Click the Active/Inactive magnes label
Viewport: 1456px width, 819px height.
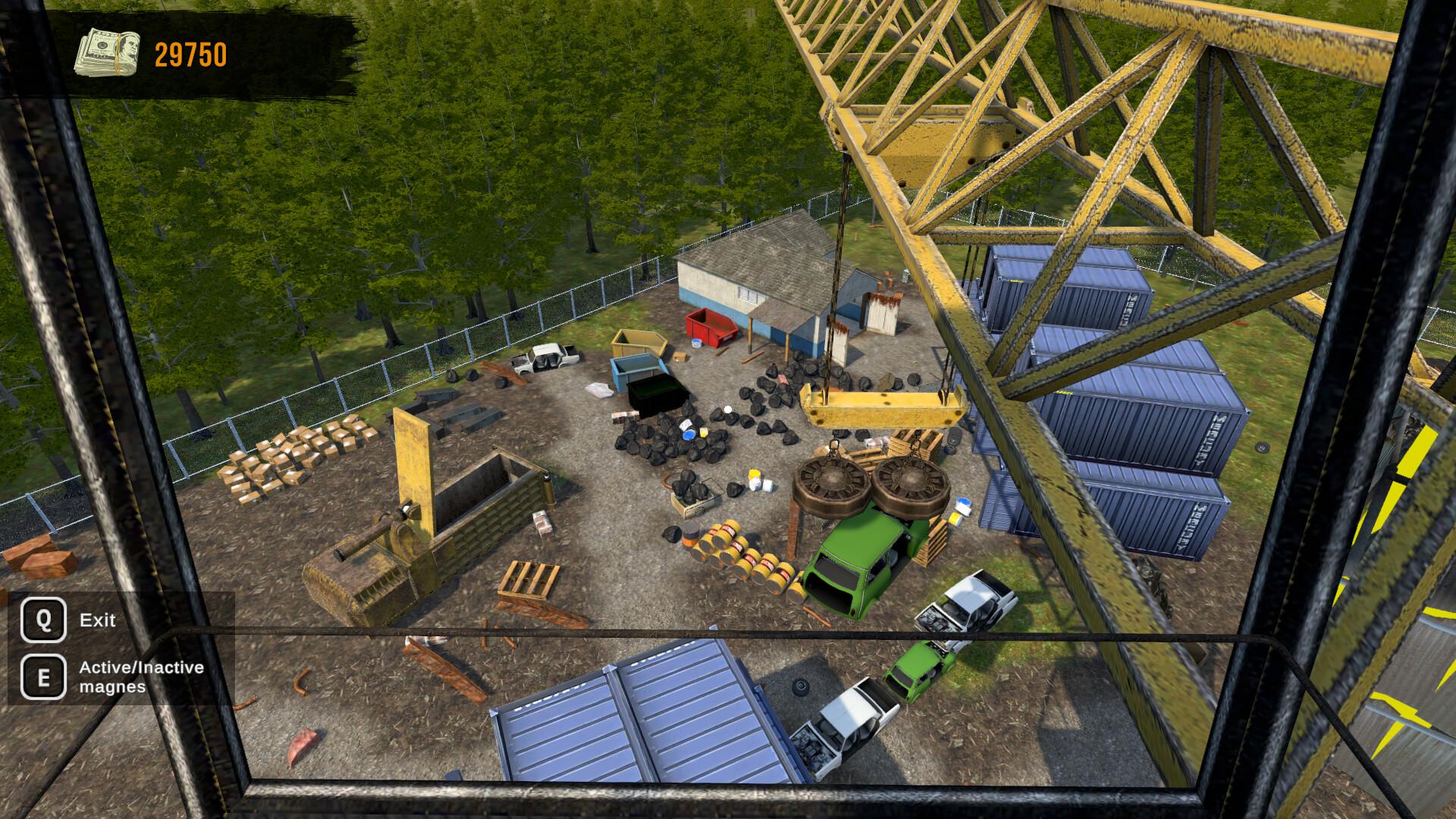point(140,677)
